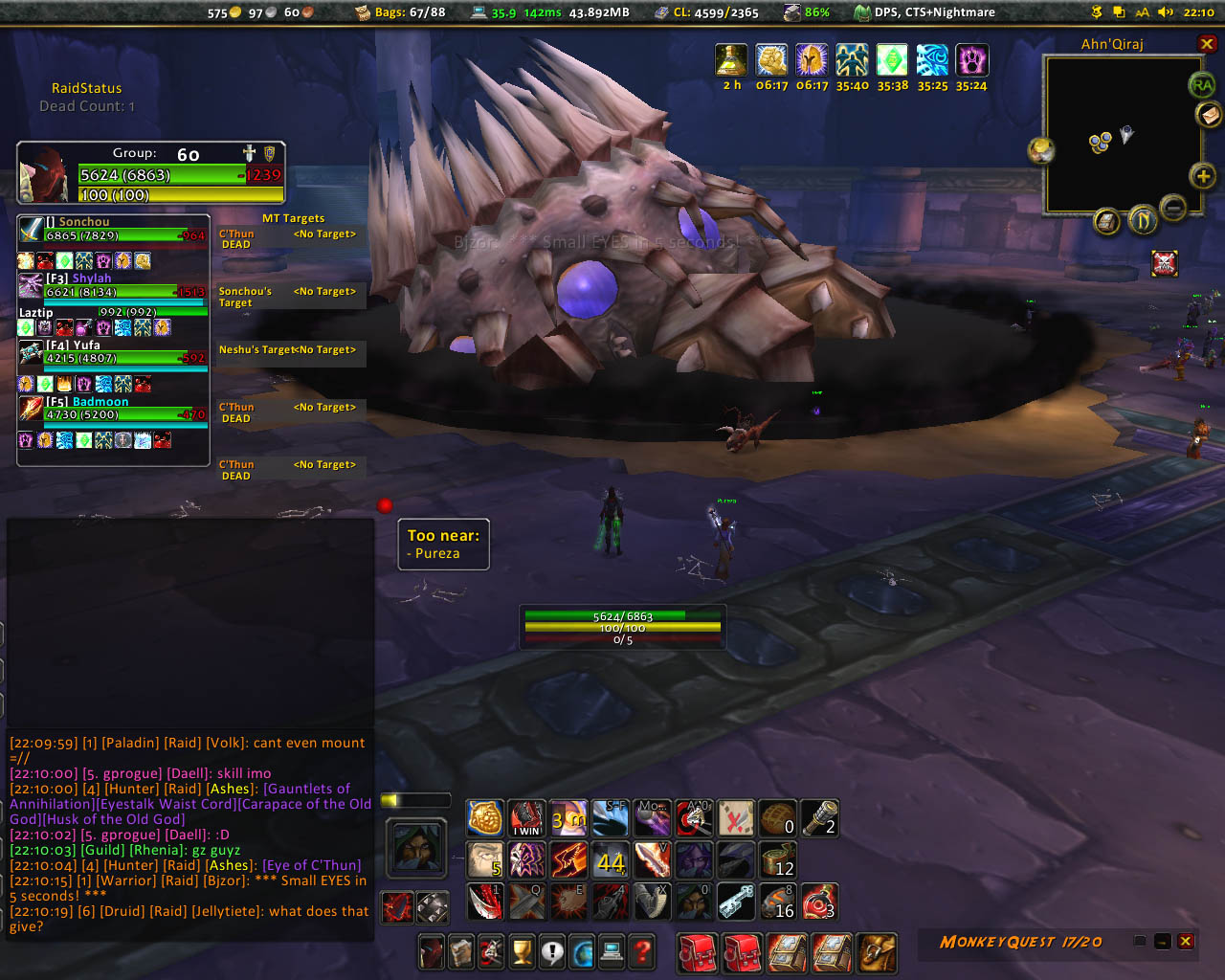The height and width of the screenshot is (980, 1225).
Task: Open the red question mark help button
Action: pyautogui.click(x=642, y=951)
